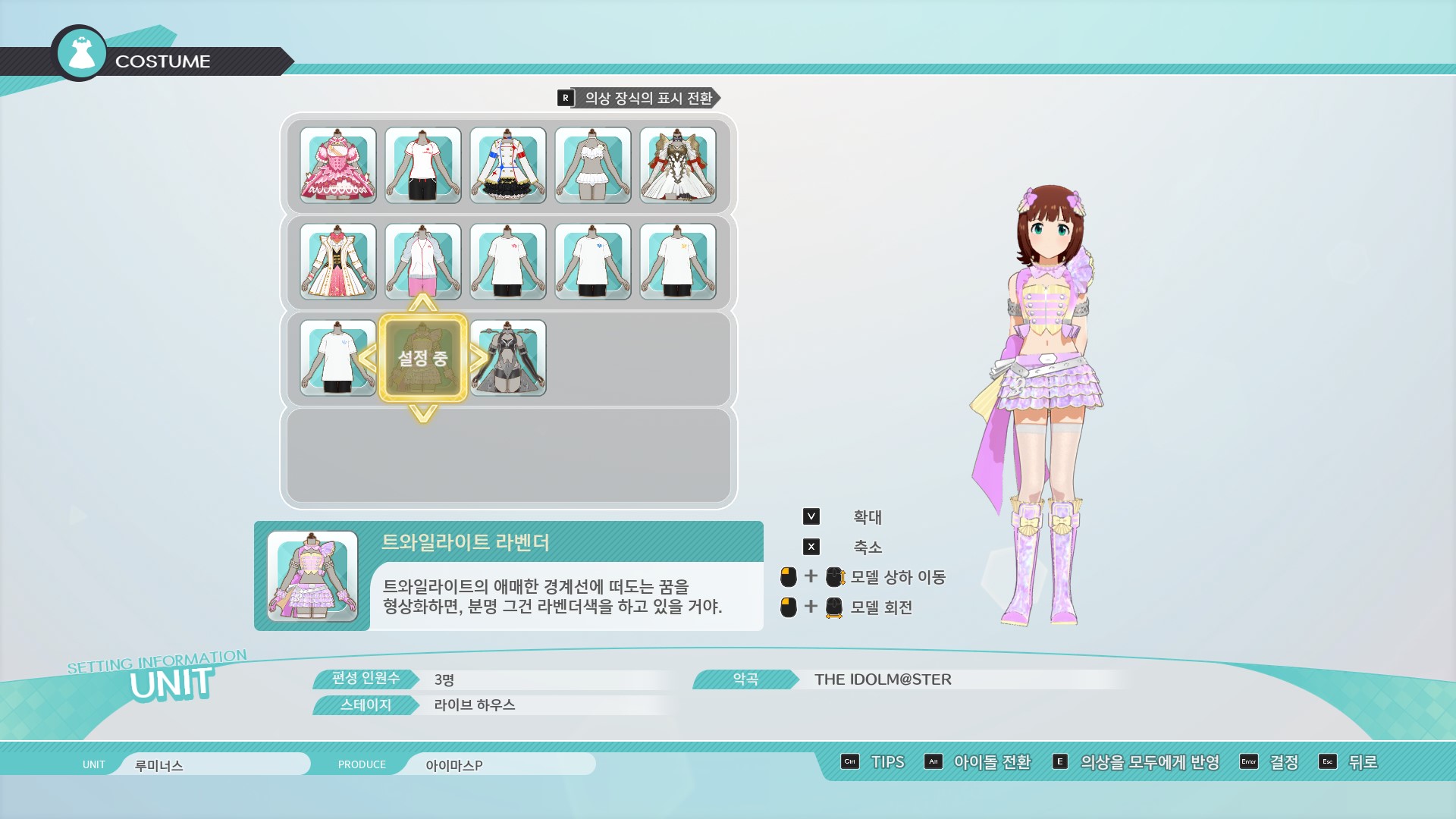Choose the red and gold dress with black corset
The image size is (1456, 819).
pyautogui.click(x=338, y=262)
